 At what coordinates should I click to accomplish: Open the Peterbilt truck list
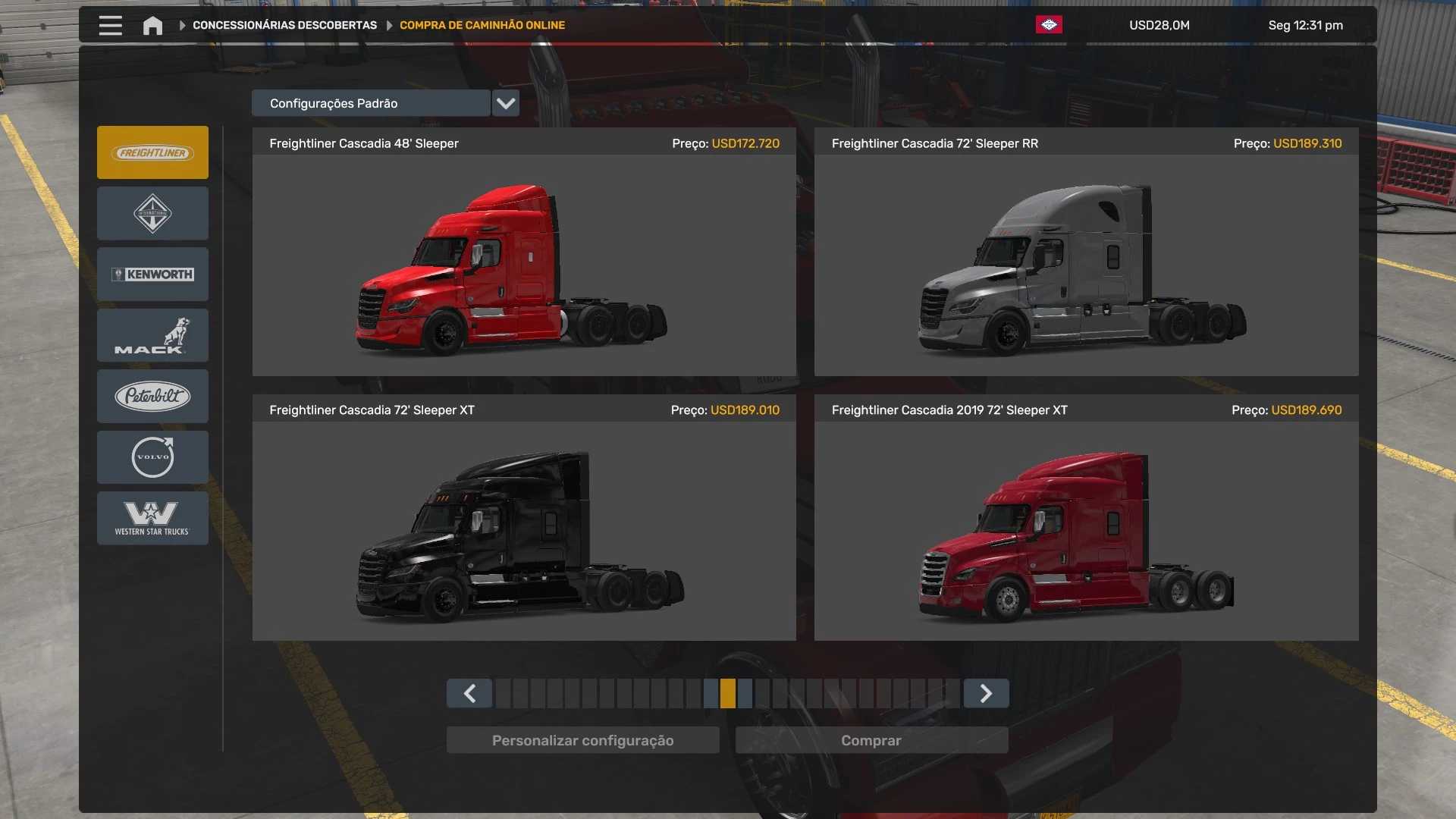[152, 396]
